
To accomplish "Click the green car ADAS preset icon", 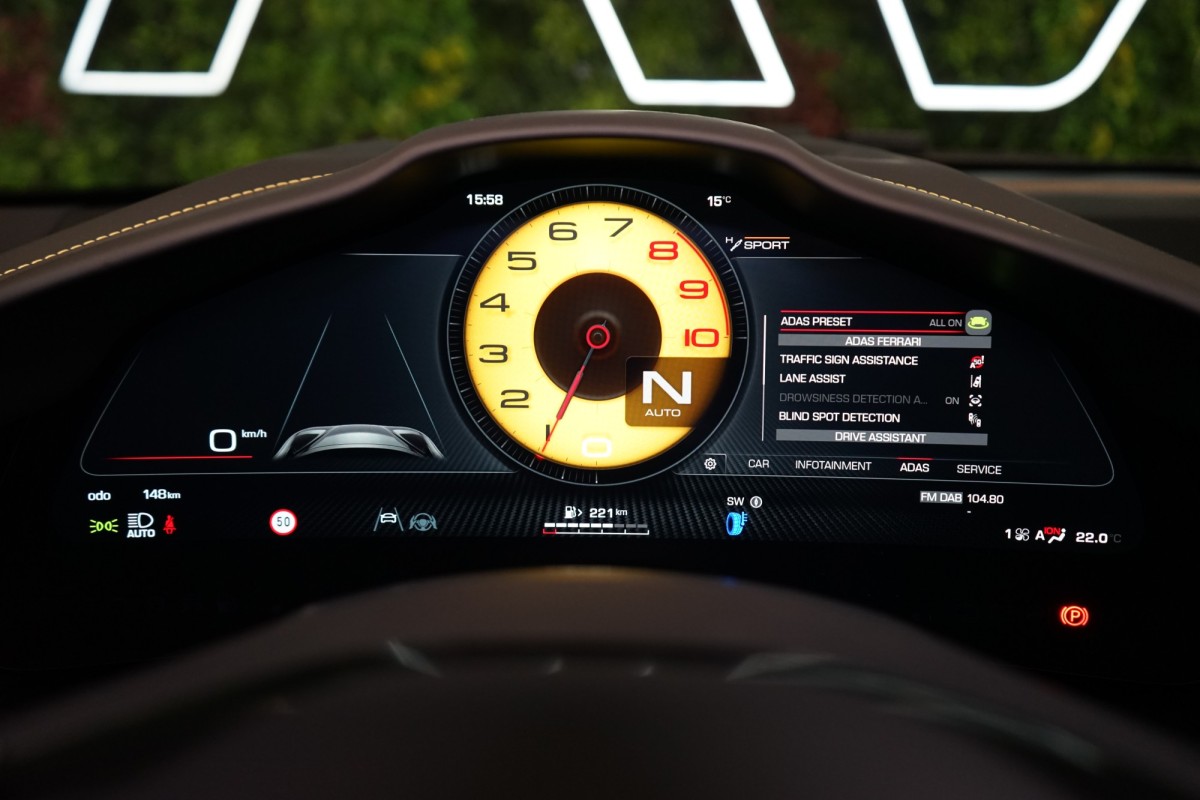I will pos(978,322).
